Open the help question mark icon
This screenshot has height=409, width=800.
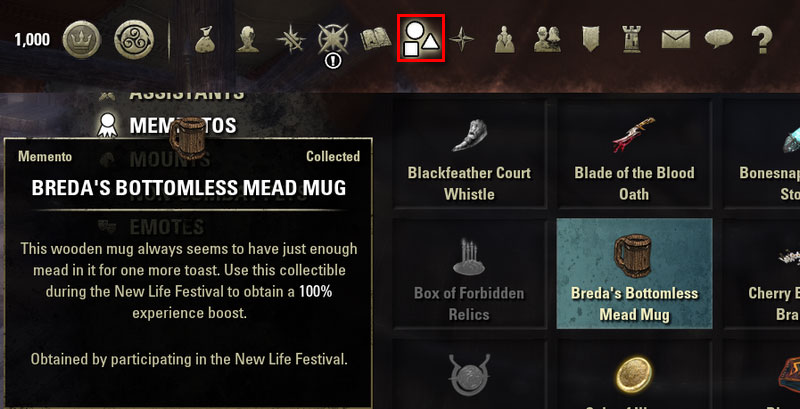(x=762, y=40)
